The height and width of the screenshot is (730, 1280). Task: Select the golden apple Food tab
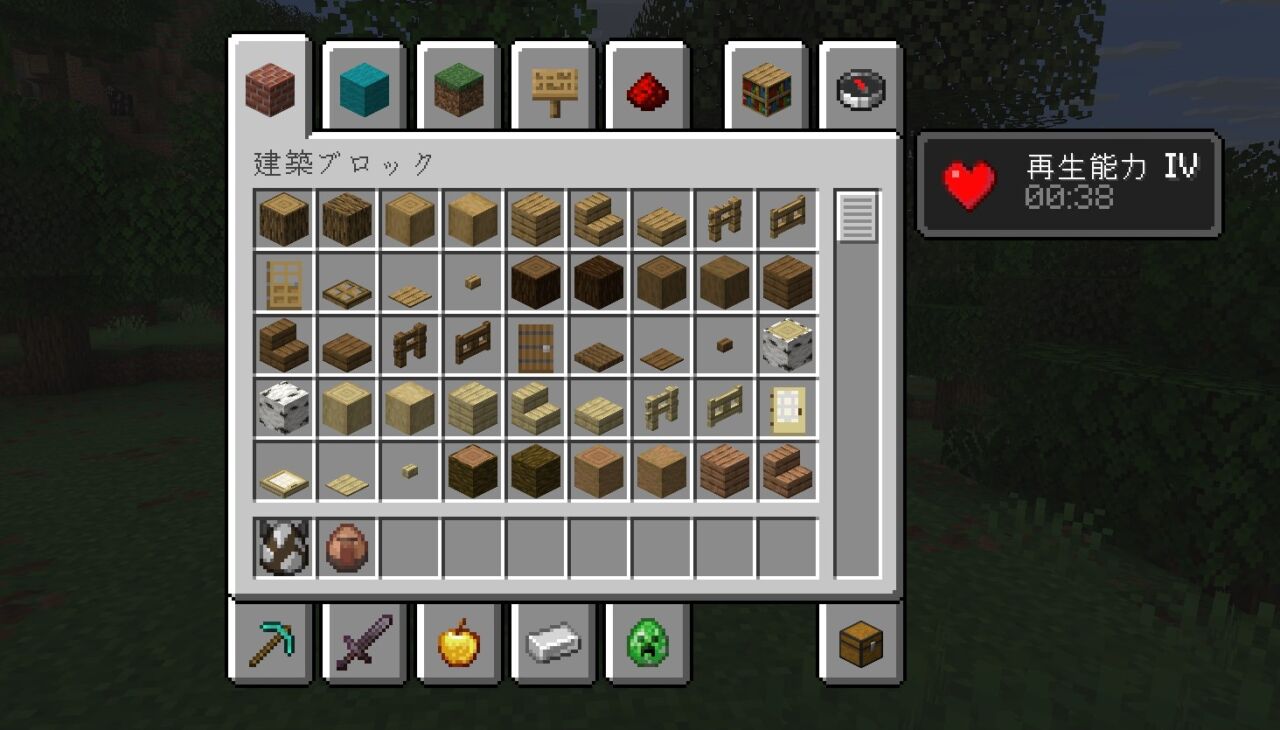click(x=458, y=643)
